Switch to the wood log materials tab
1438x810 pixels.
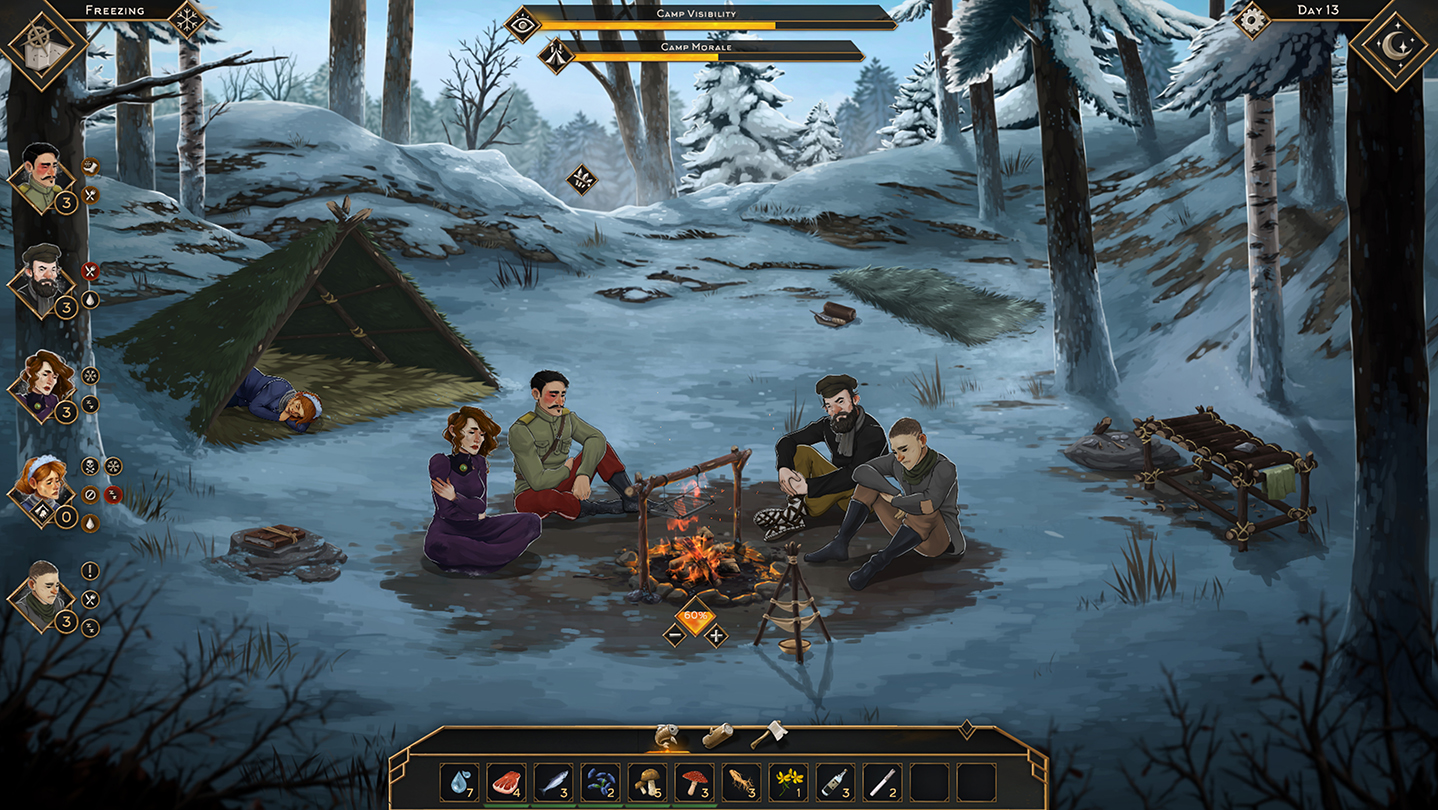717,736
